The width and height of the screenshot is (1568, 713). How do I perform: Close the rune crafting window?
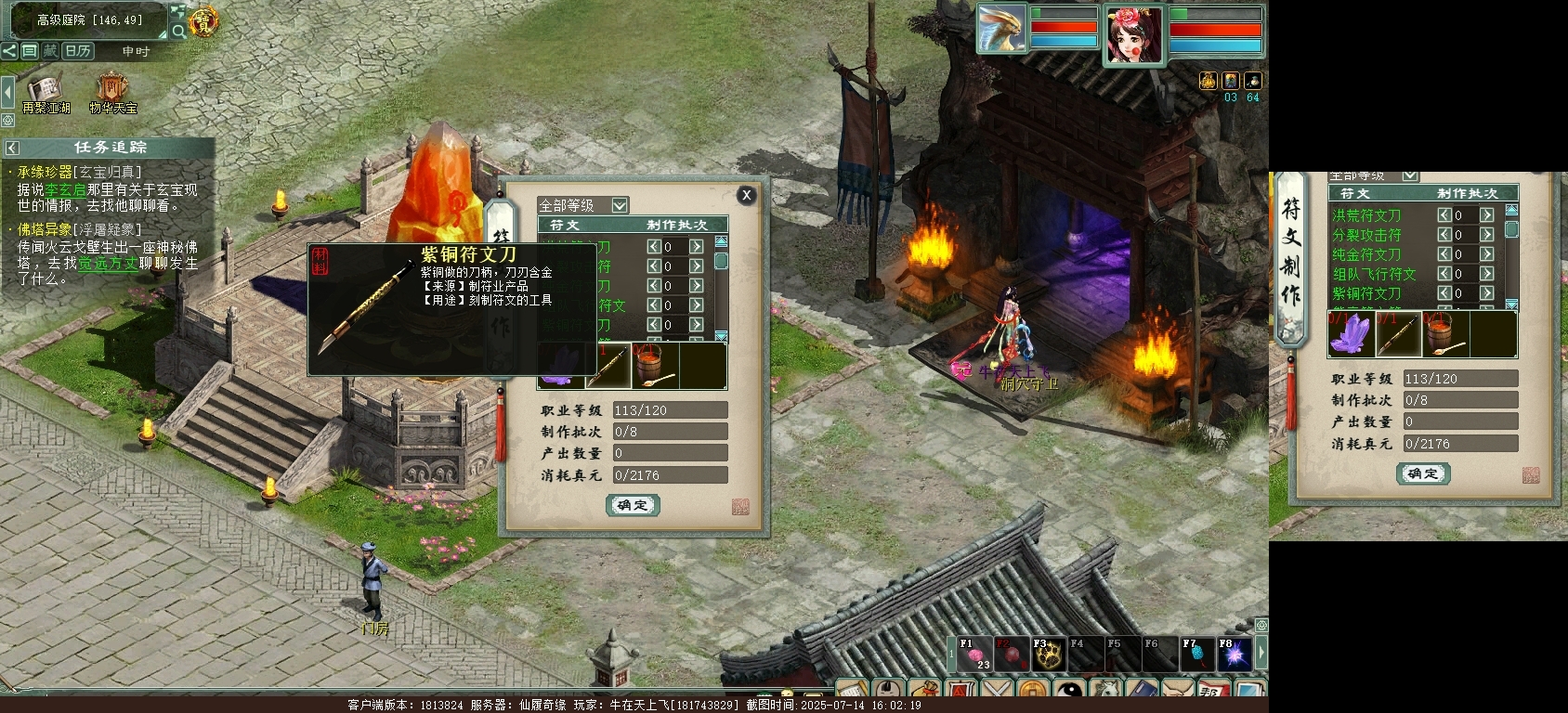click(x=746, y=195)
